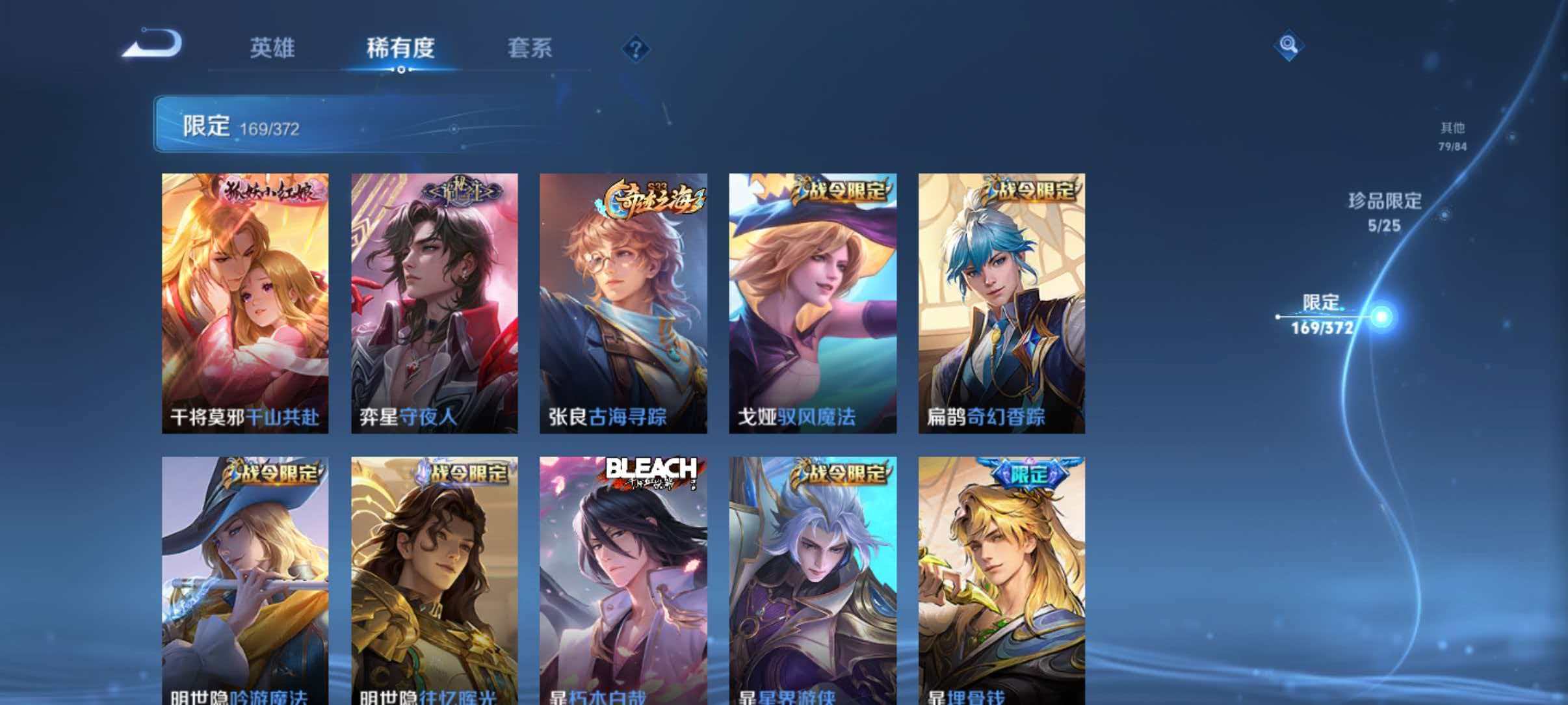The width and height of the screenshot is (1568, 705).
Task: Switch to the 英雄 tab
Action: pyautogui.click(x=273, y=49)
